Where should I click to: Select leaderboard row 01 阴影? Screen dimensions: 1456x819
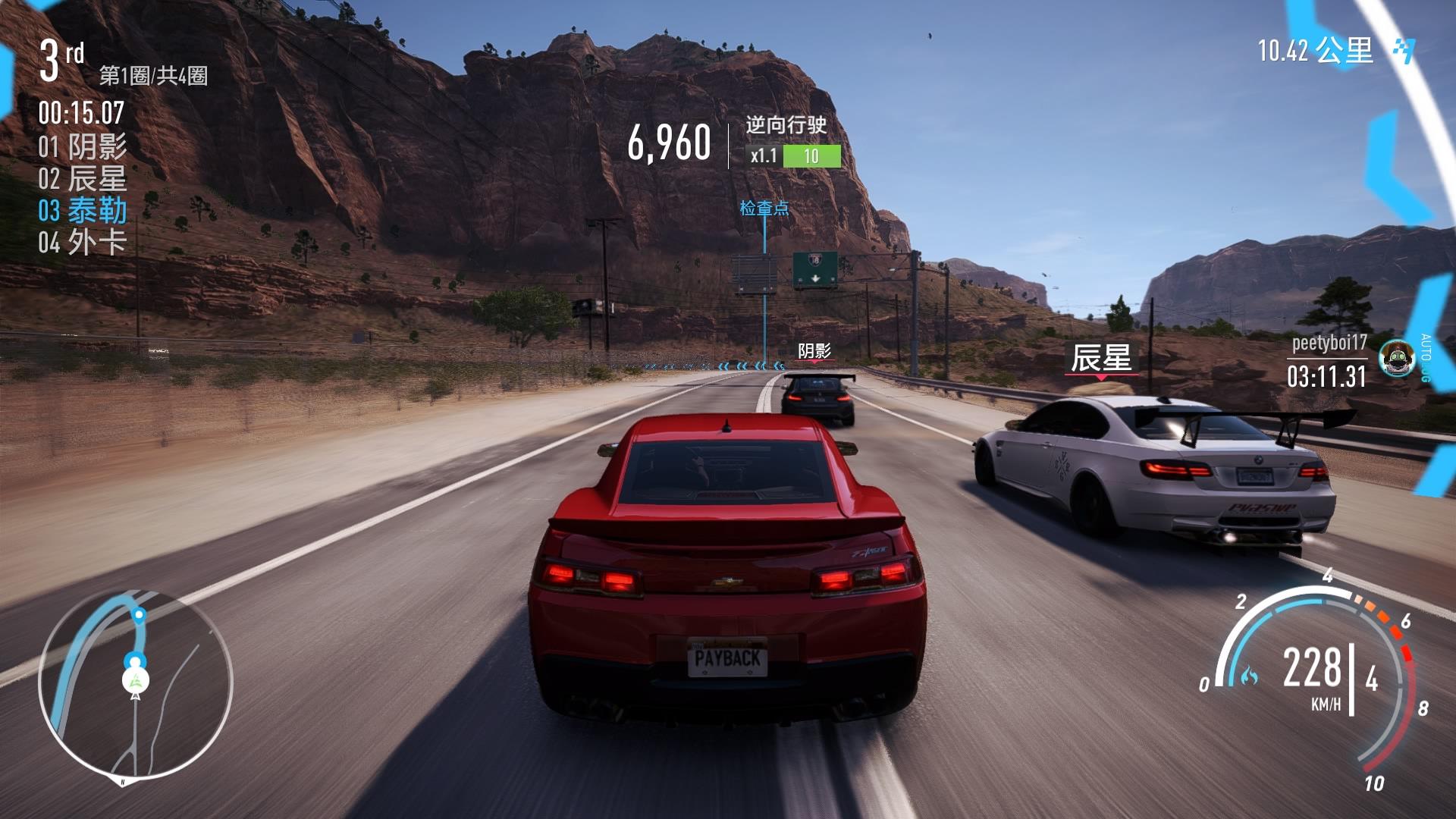tap(83, 146)
